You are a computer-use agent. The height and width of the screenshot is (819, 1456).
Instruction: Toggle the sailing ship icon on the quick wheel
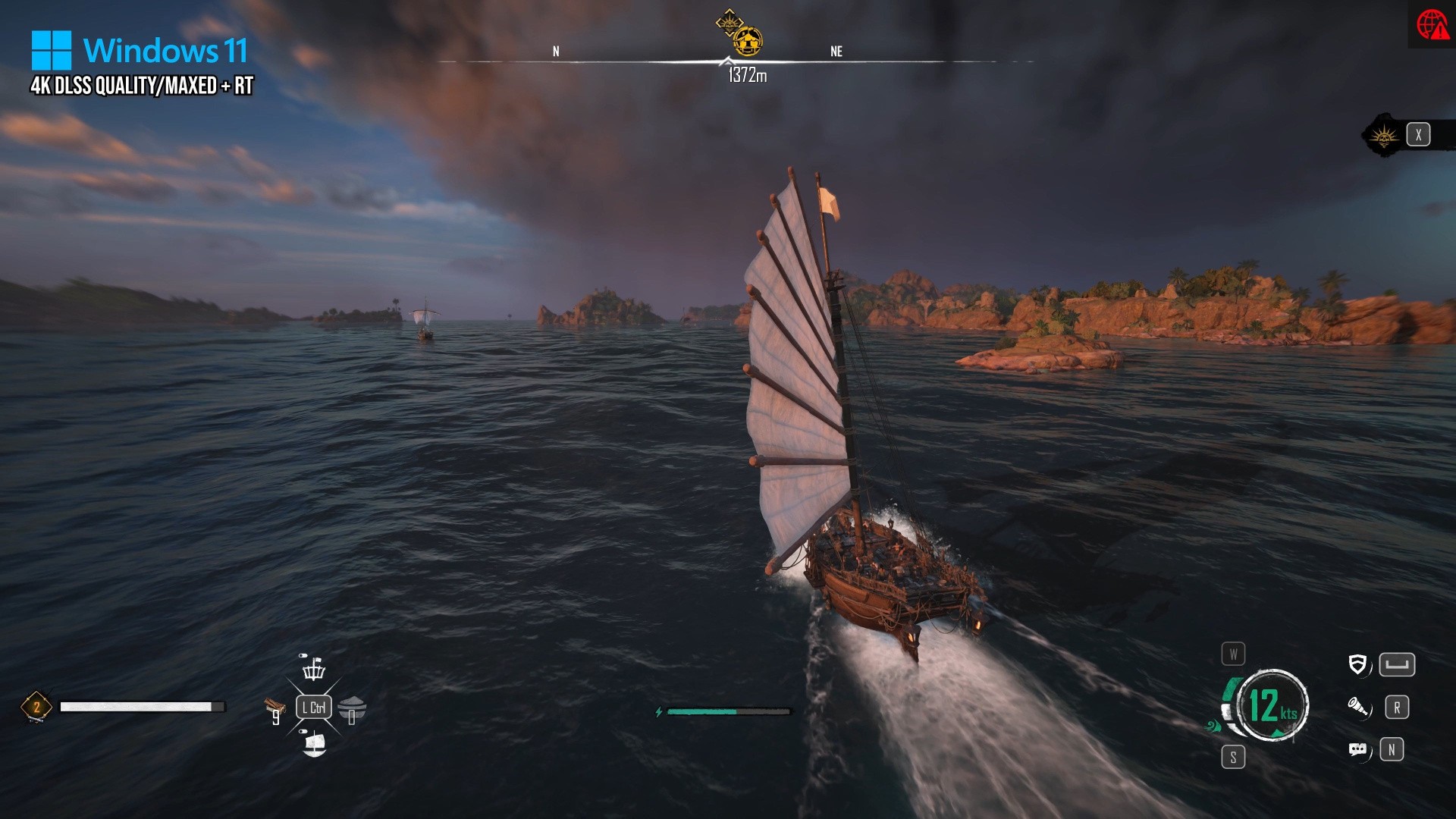click(314, 743)
